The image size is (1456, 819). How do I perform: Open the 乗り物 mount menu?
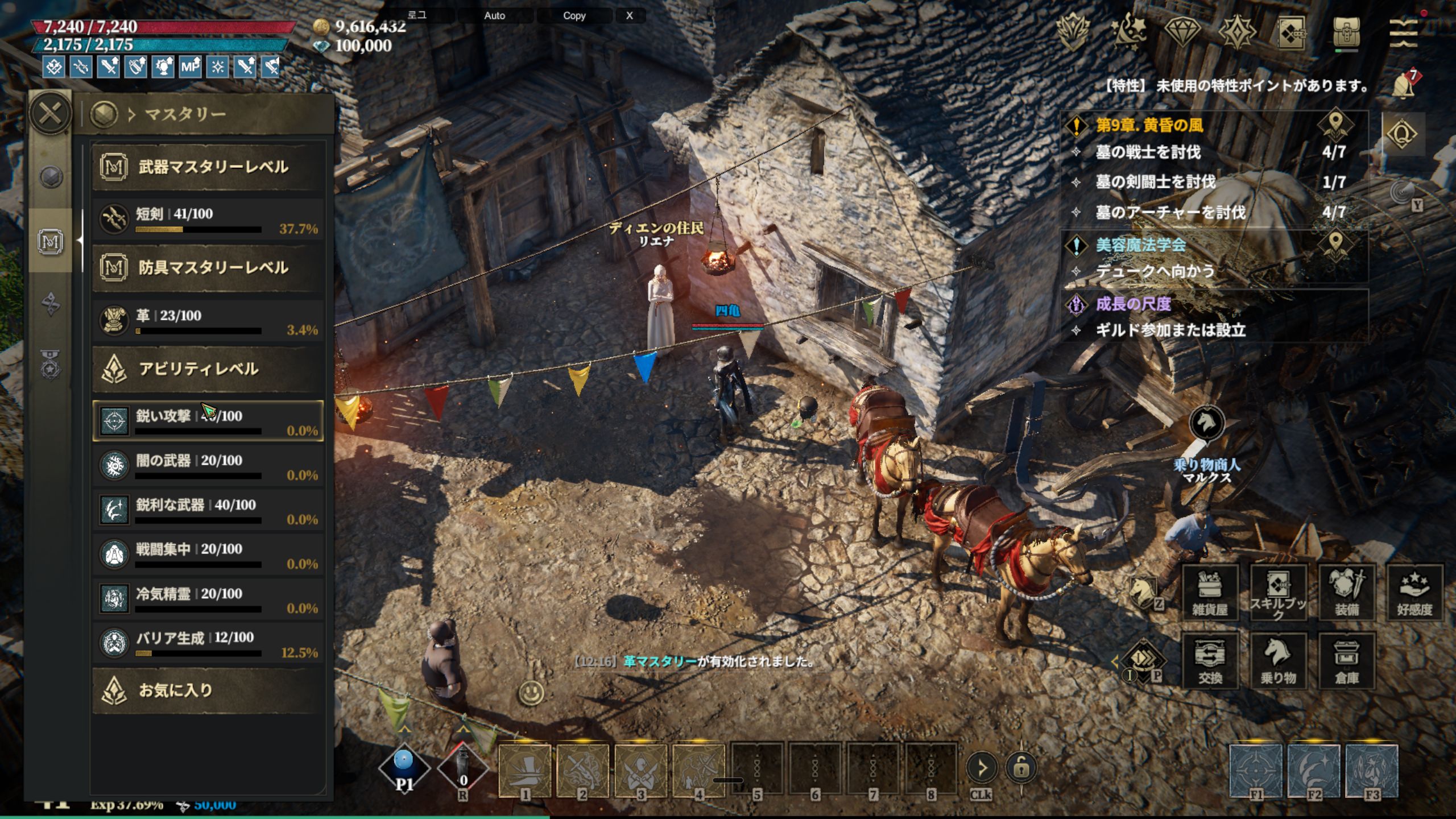[1278, 660]
